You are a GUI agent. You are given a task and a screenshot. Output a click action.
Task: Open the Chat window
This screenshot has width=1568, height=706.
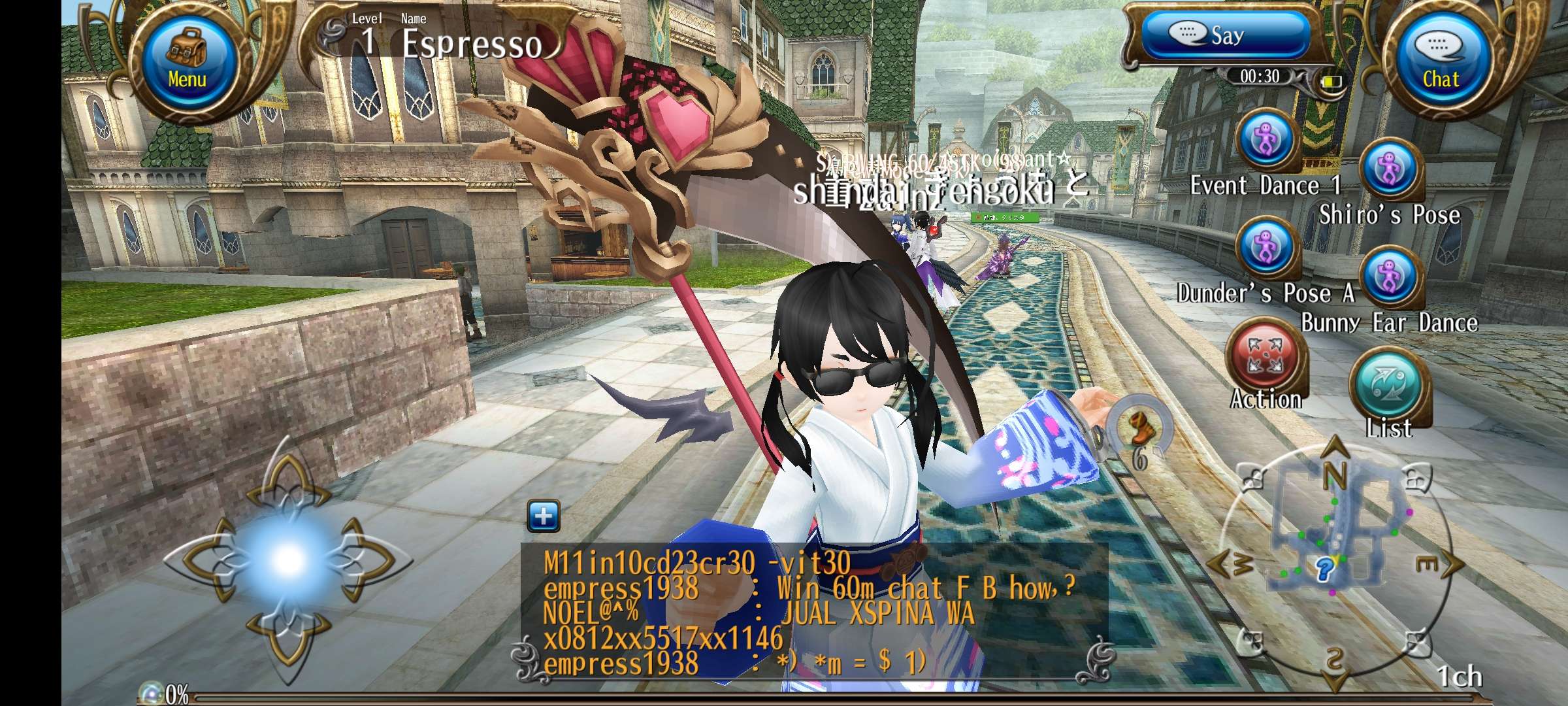click(1441, 60)
